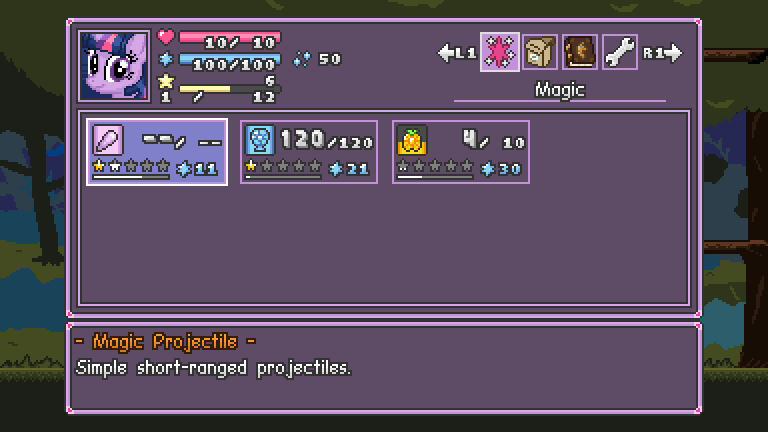Select the Magic Projectile spell slot
The image size is (768, 432).
coord(157,151)
